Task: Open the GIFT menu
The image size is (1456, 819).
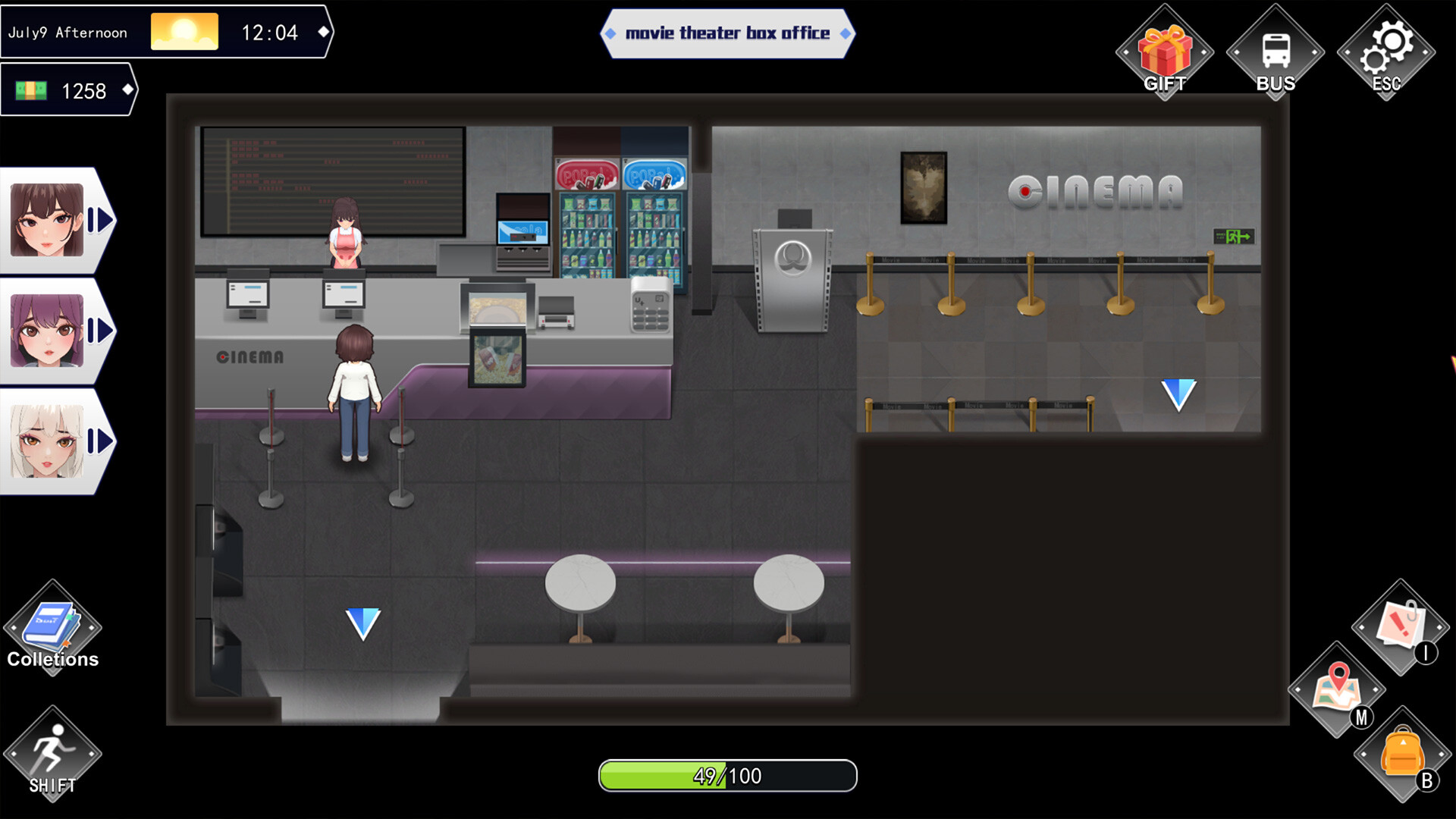Action: tap(1165, 49)
